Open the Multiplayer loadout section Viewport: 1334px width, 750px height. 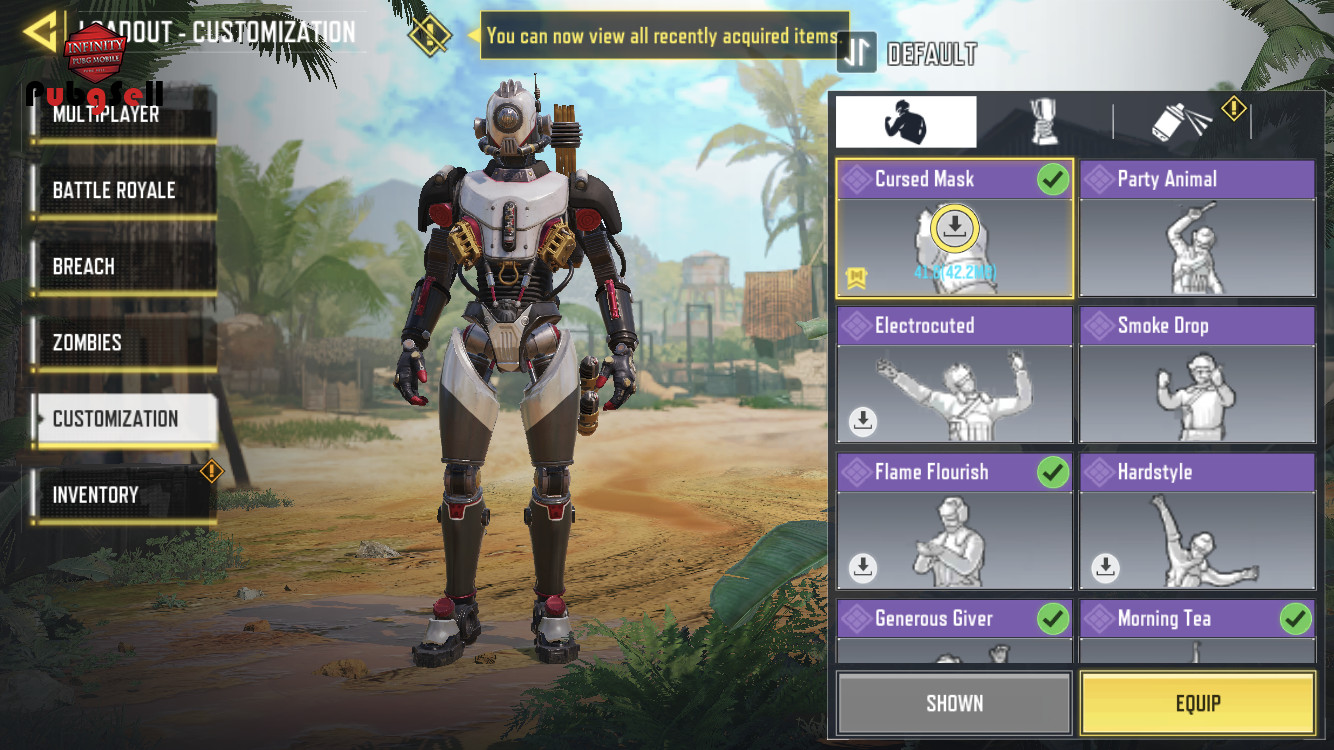pos(120,116)
